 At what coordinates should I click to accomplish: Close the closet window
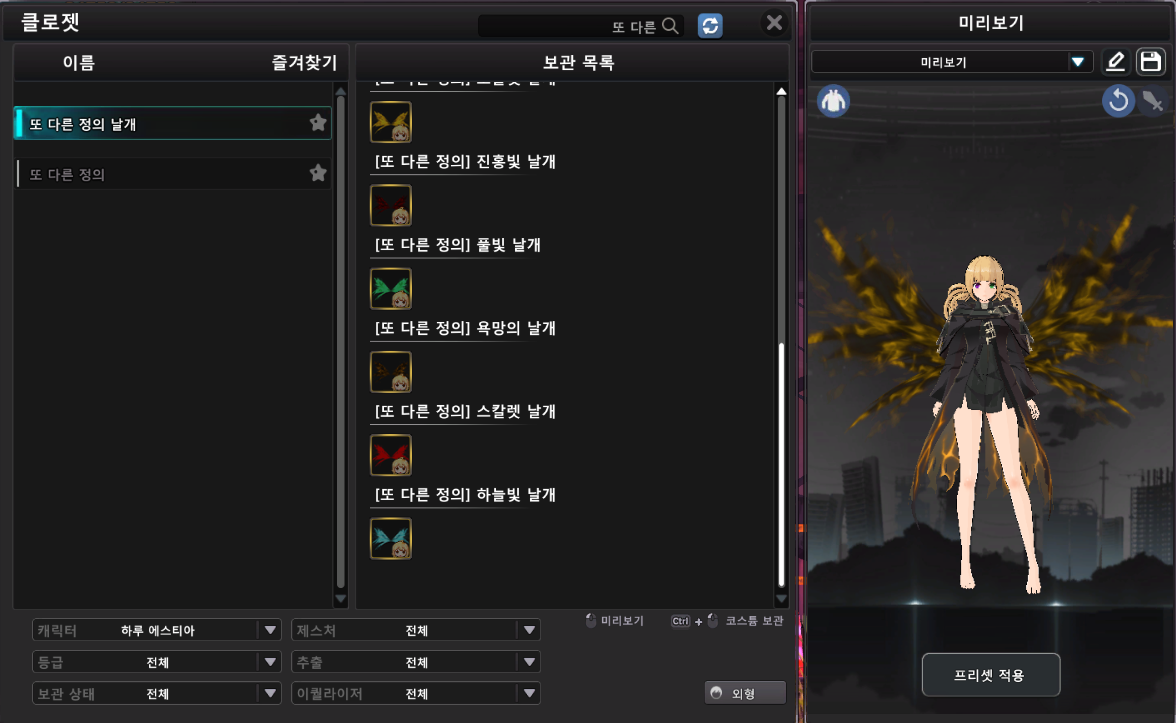[774, 23]
